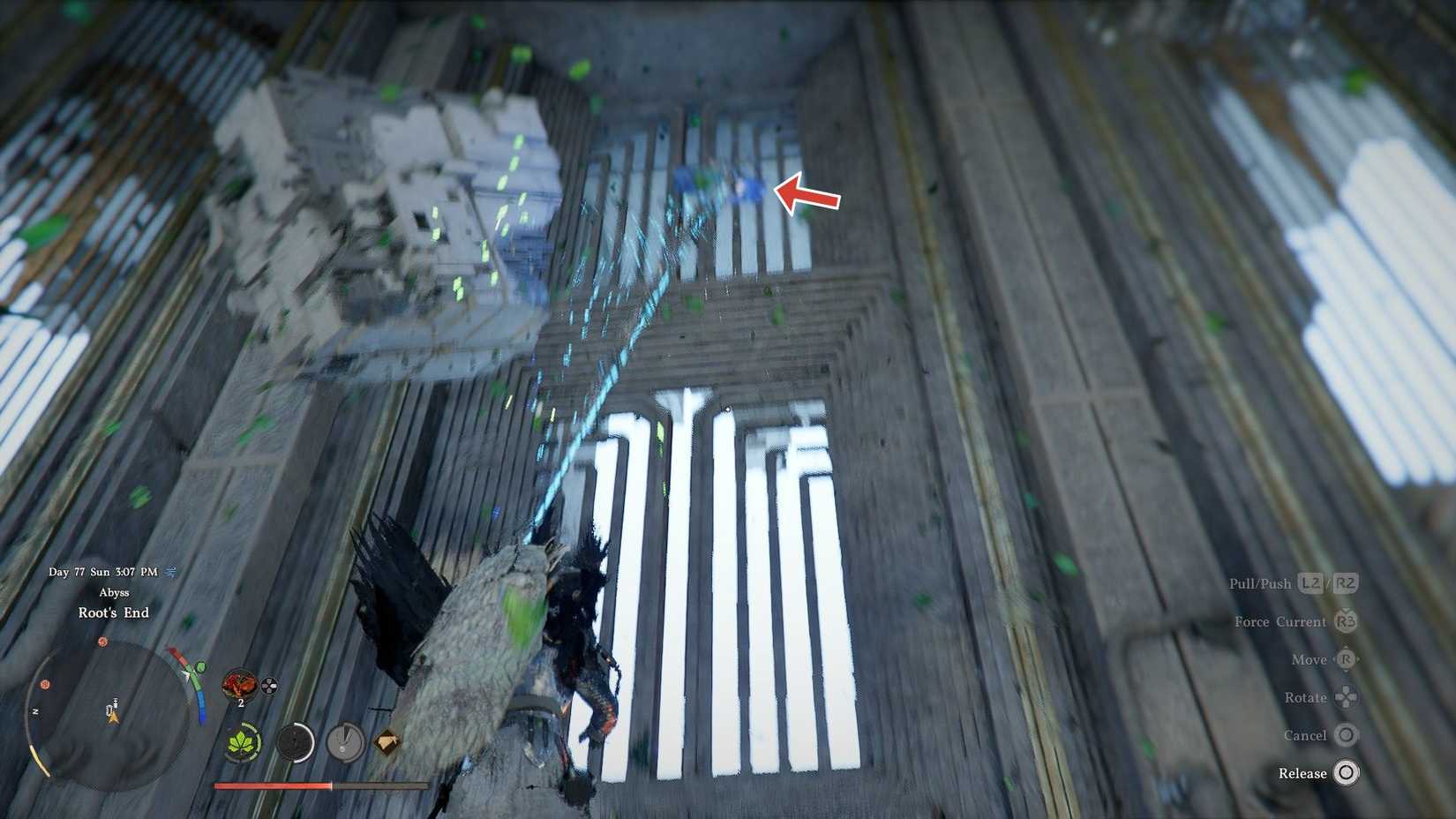Viewport: 1456px width, 819px height.
Task: Click the N compass marker on the minimap
Action: click(x=35, y=710)
